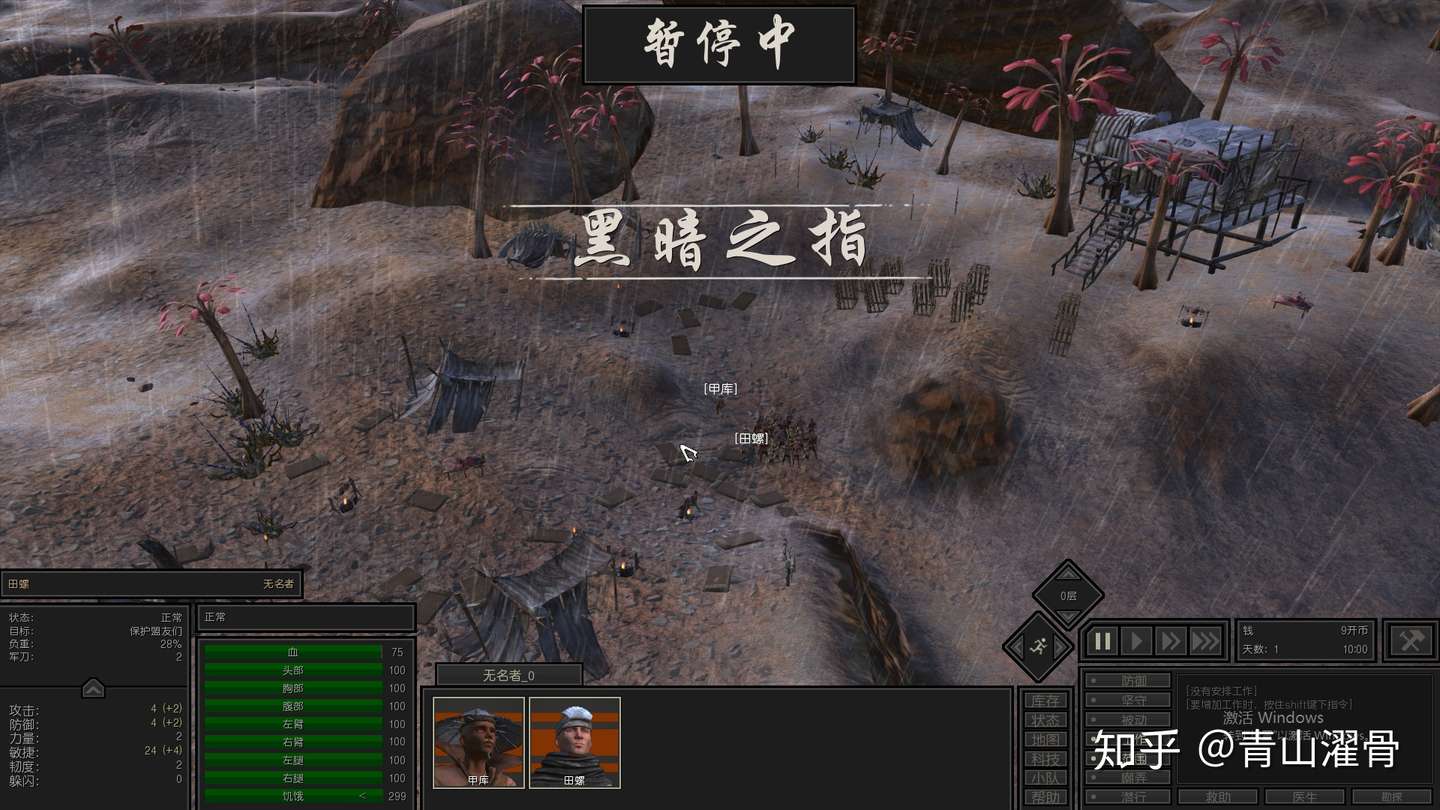1440x810 pixels.
Task: Toggle the 潜行 (sneak) mode
Action: coord(1130,796)
